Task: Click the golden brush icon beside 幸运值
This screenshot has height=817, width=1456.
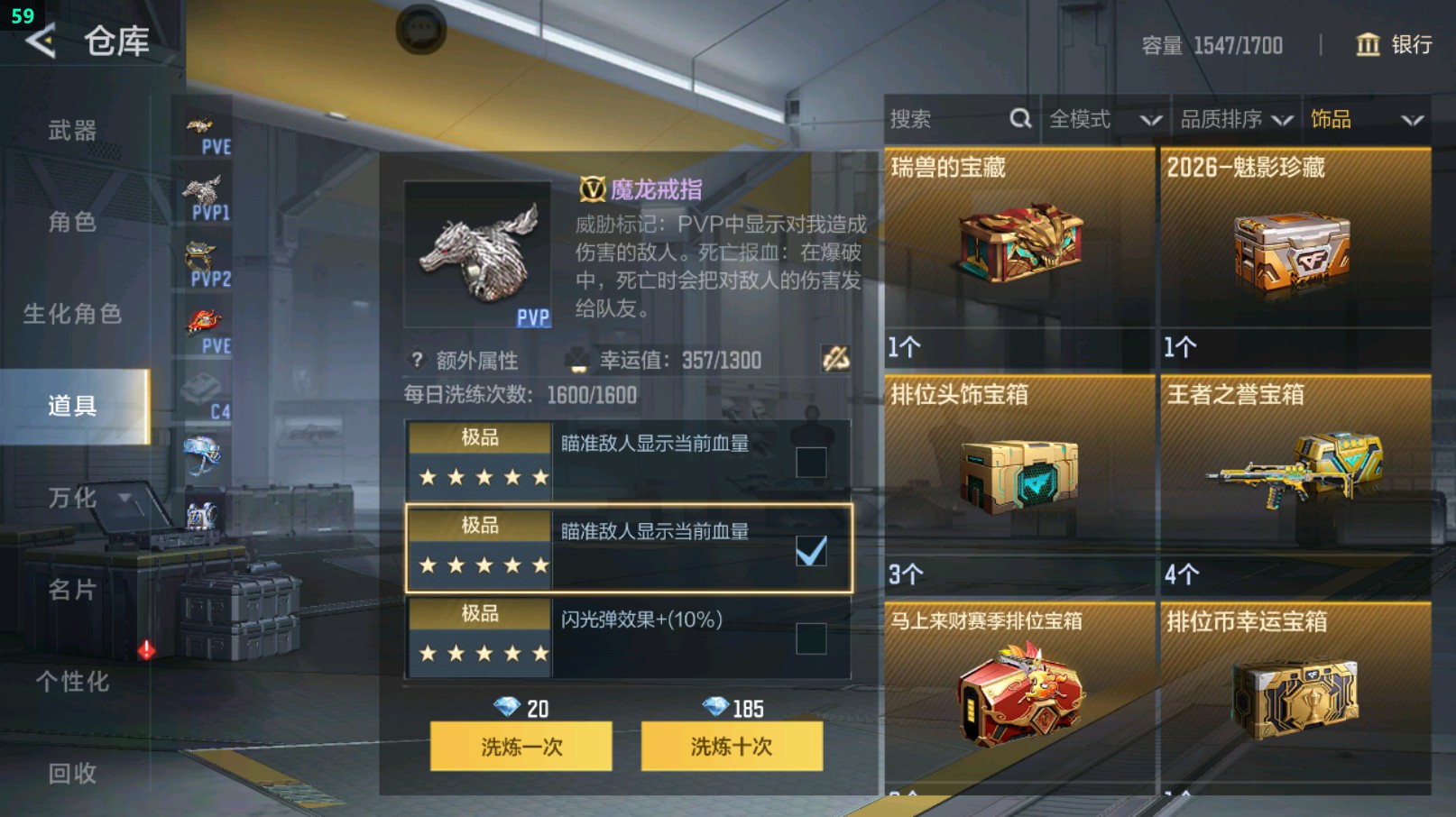Action: coord(835,359)
